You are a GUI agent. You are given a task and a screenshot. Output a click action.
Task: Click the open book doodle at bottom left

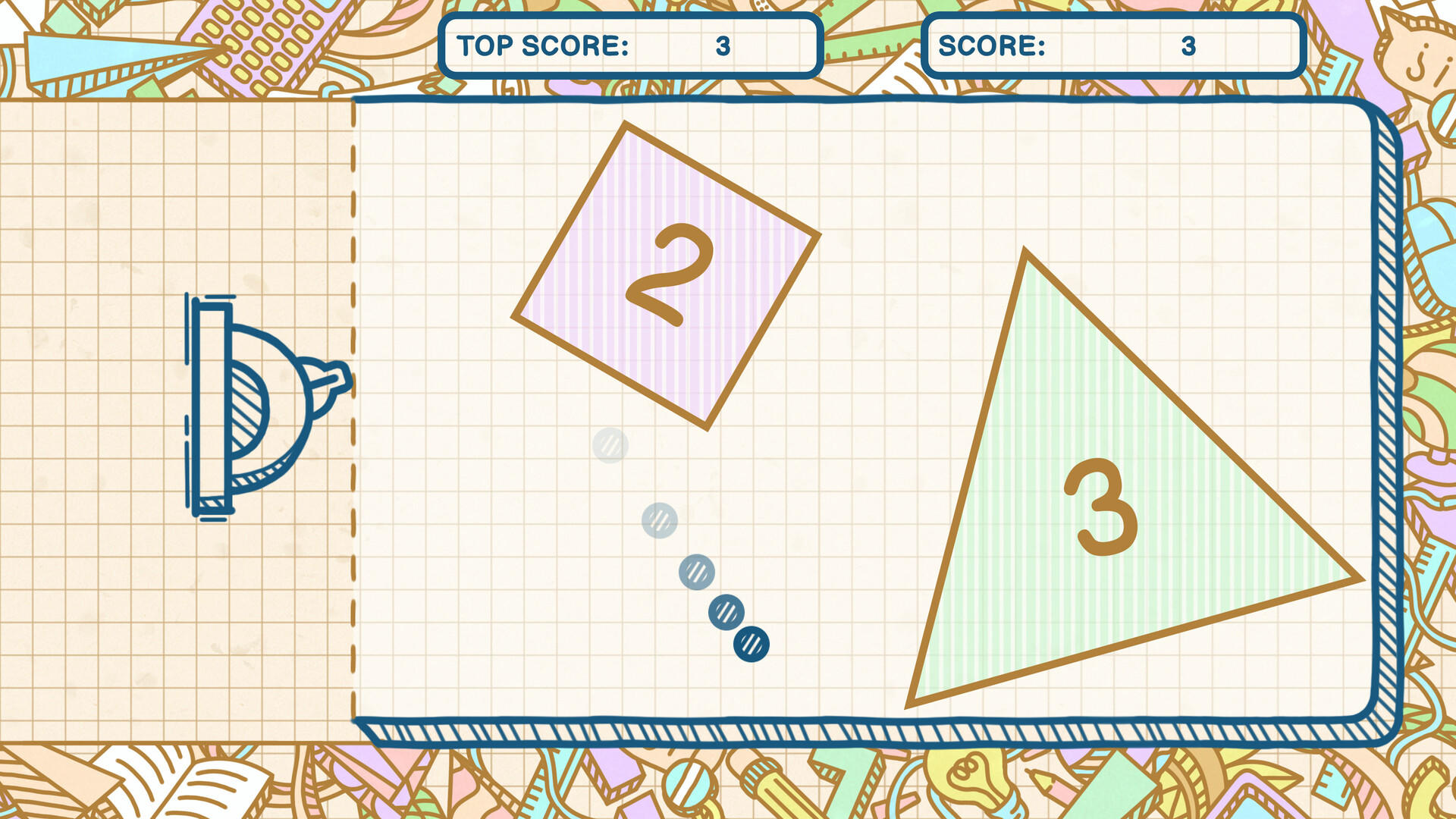171,789
